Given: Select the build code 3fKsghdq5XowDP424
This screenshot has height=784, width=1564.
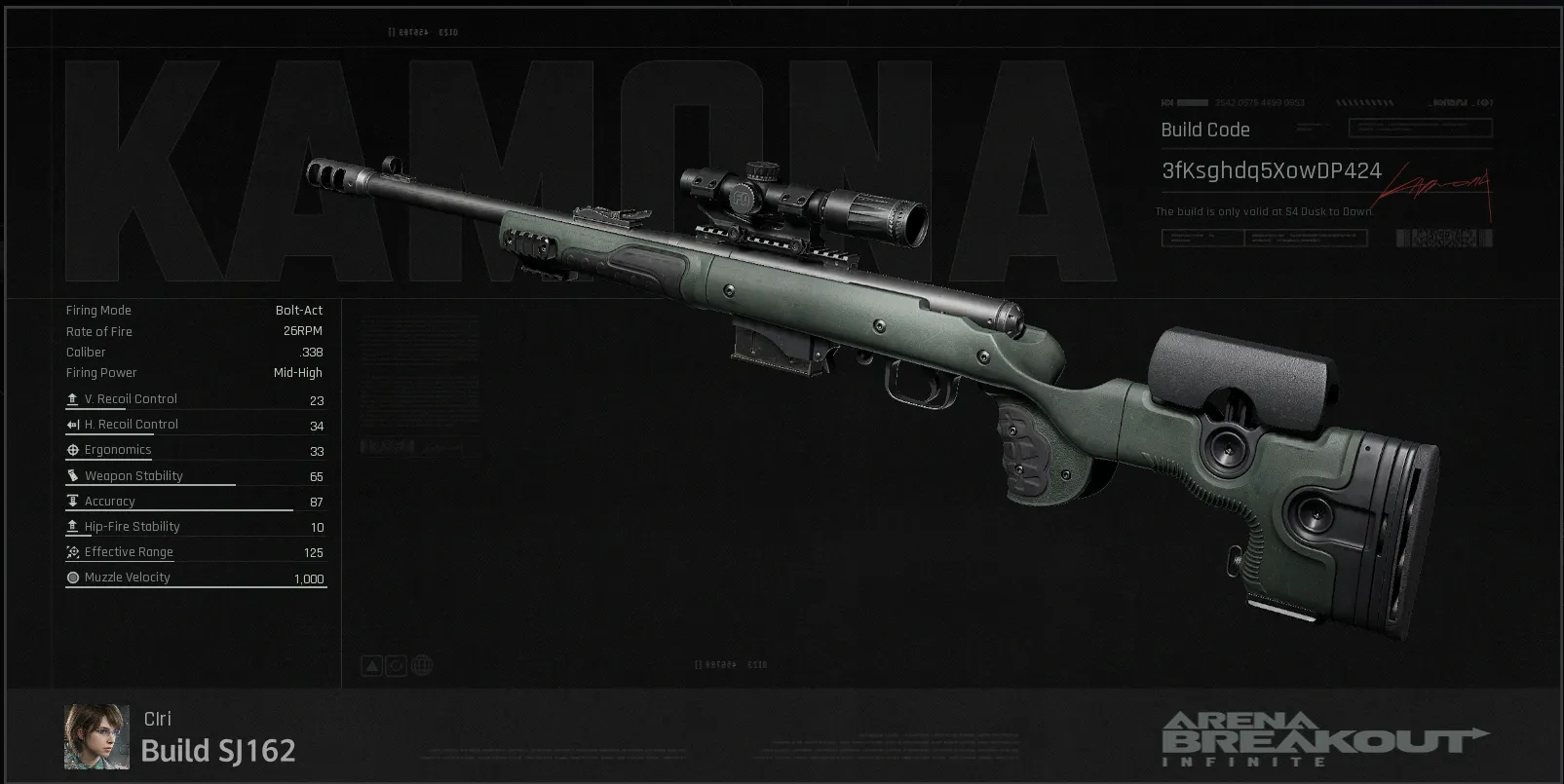Looking at the screenshot, I should pos(1271,171).
